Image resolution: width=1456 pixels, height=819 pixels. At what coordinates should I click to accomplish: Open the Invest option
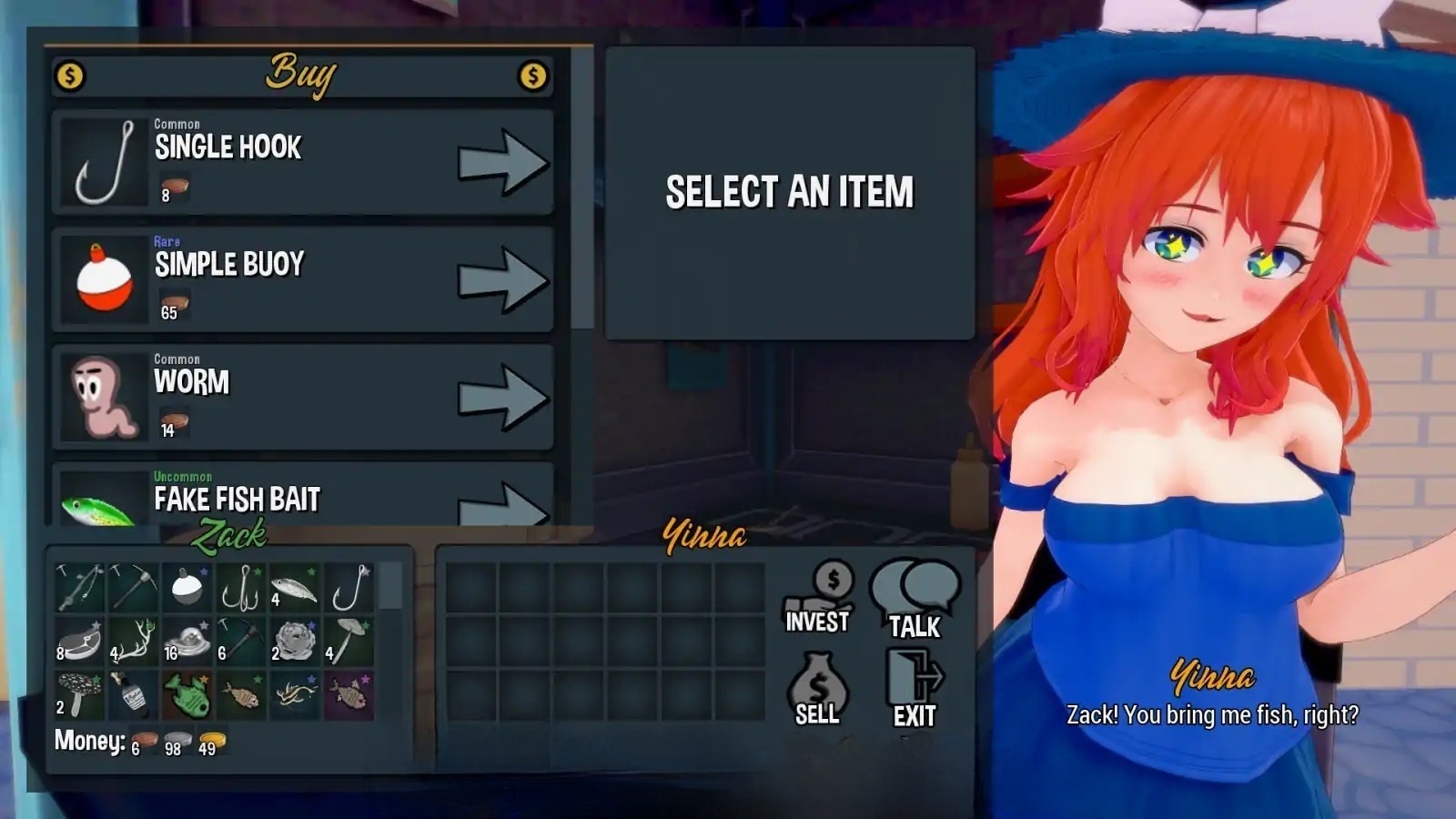click(818, 597)
